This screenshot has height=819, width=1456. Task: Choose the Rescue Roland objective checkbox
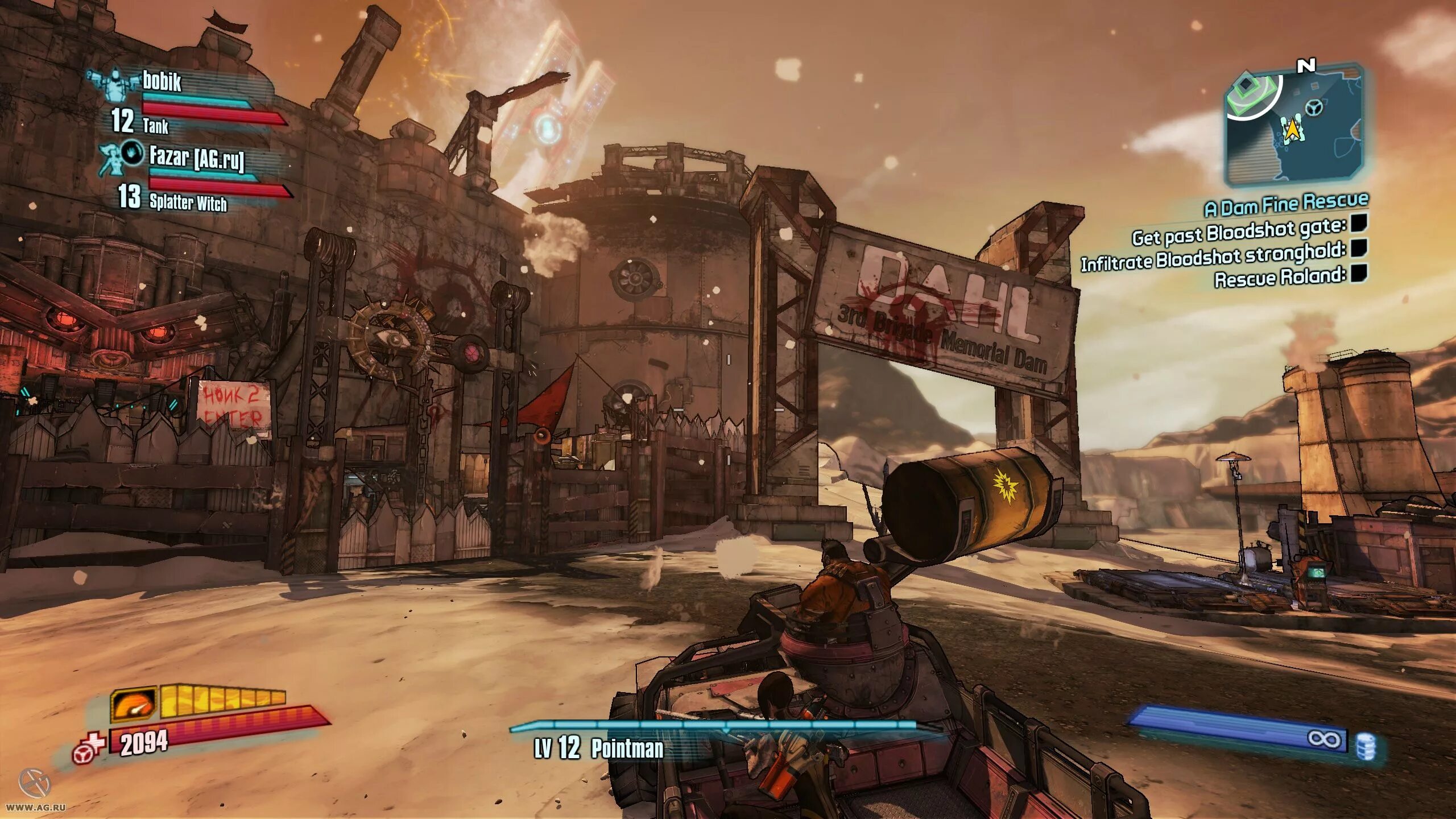point(1358,274)
